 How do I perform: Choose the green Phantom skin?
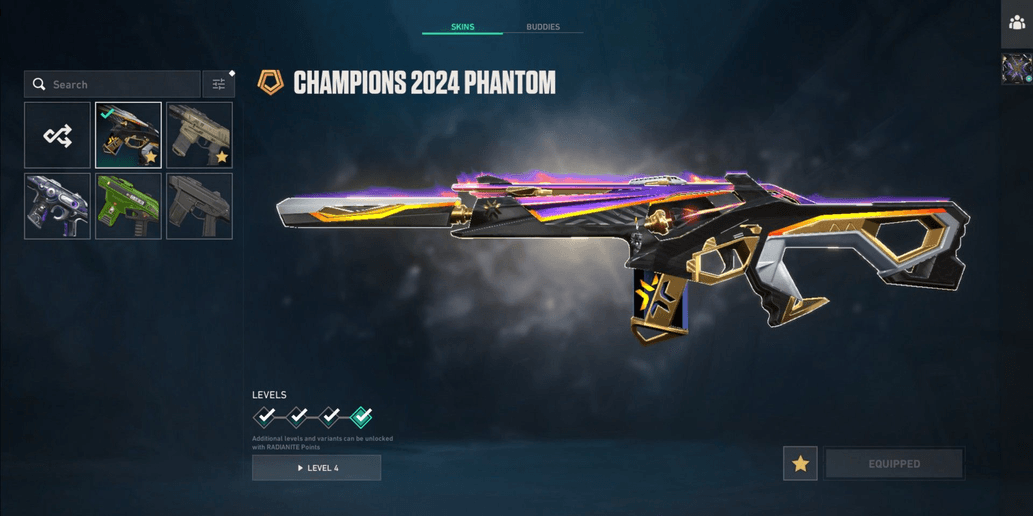pos(128,206)
